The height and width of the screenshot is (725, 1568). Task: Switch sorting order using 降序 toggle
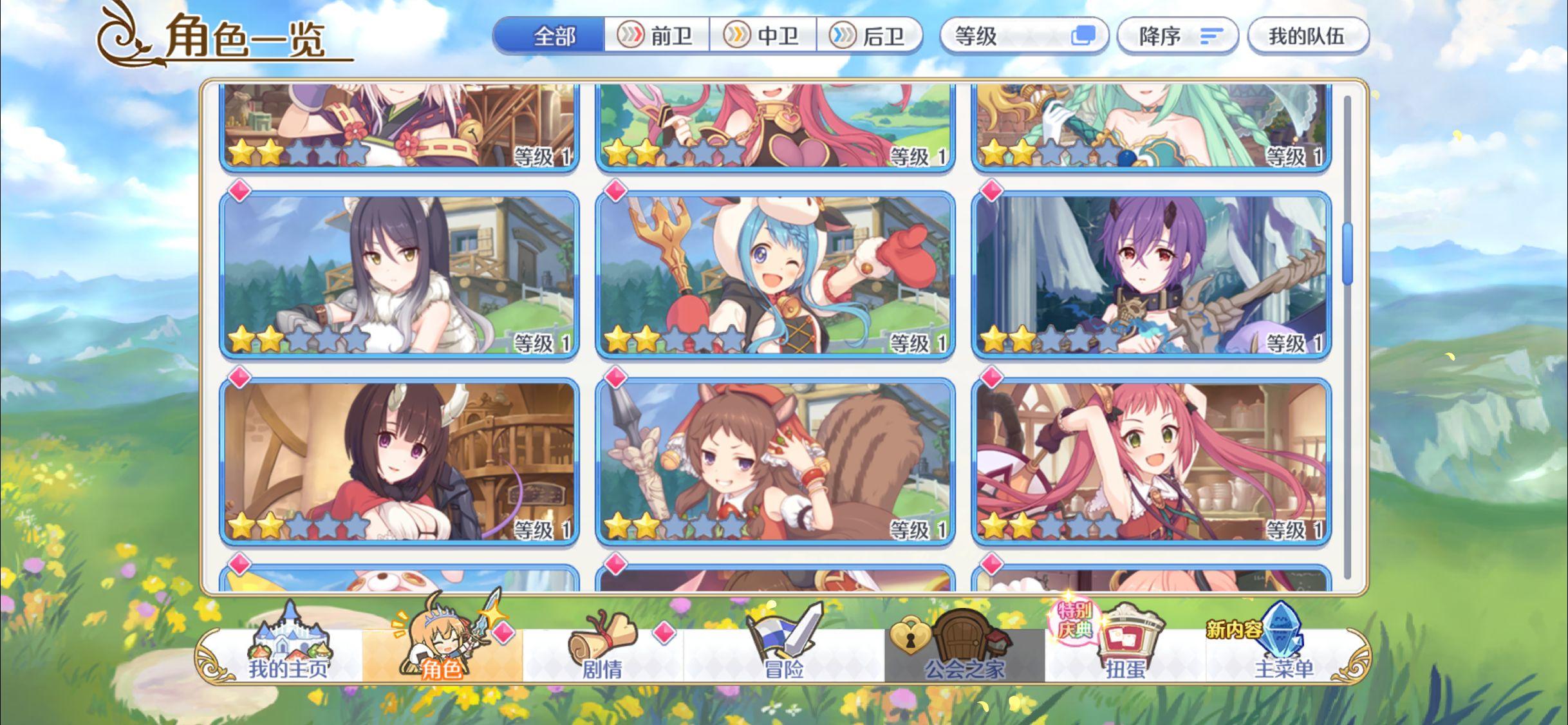1178,37
